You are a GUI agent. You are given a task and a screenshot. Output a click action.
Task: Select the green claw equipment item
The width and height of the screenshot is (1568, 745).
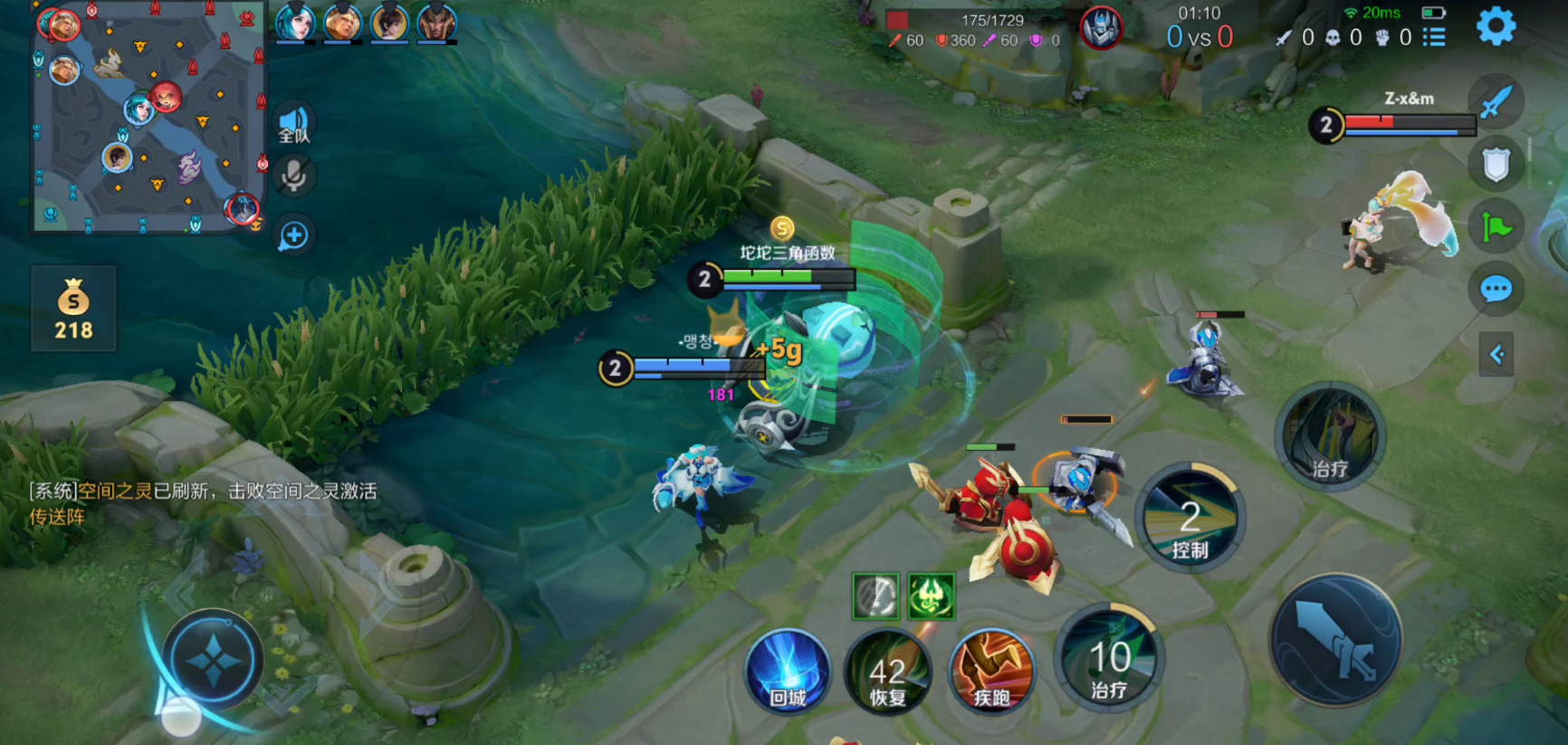tap(931, 596)
